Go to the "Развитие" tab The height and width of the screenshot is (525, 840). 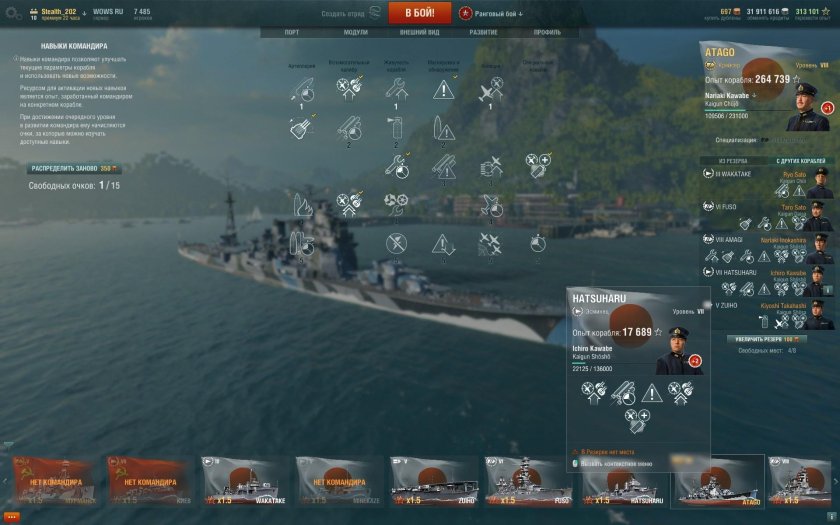click(484, 32)
